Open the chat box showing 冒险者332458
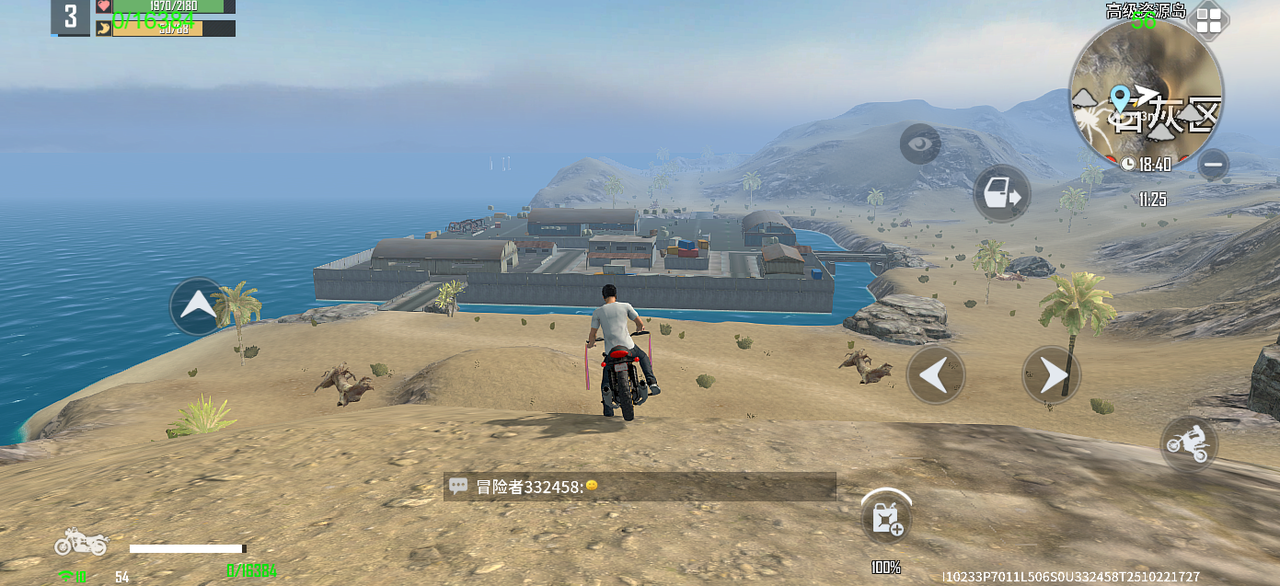This screenshot has width=1280, height=586. click(x=639, y=487)
